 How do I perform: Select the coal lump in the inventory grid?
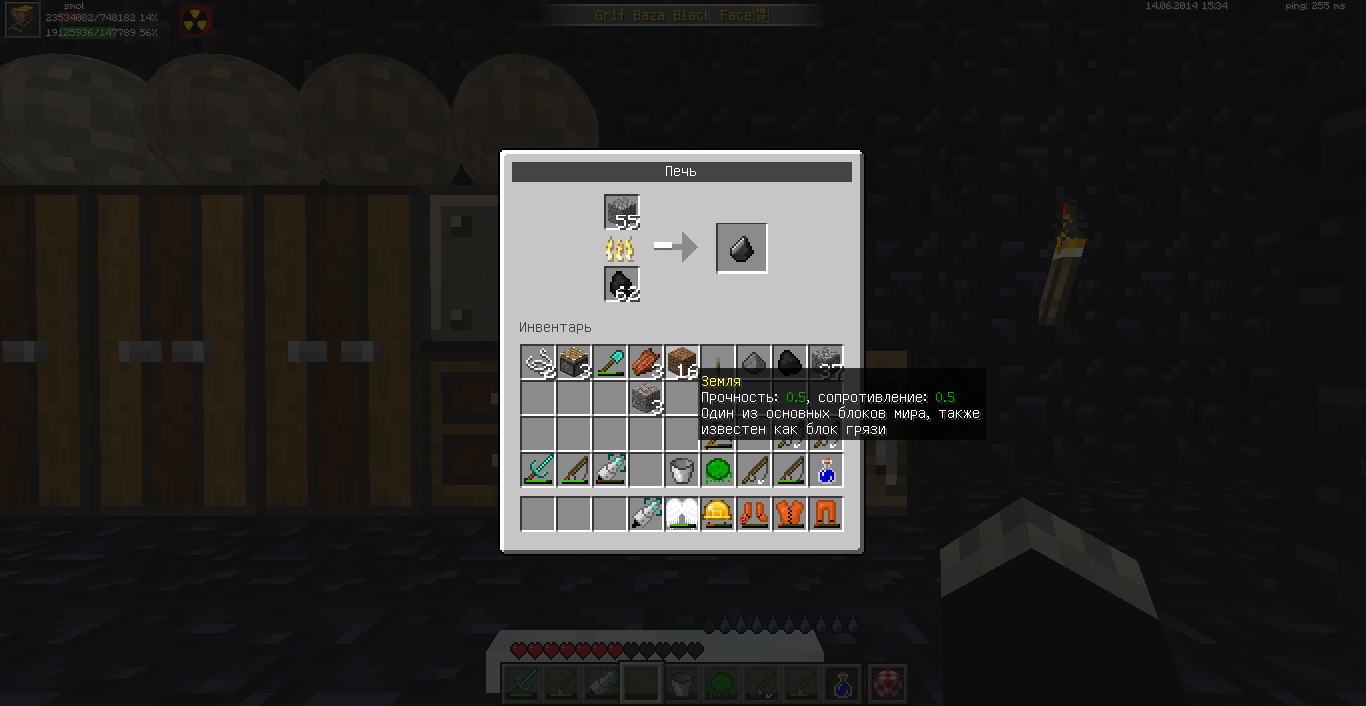[x=790, y=362]
